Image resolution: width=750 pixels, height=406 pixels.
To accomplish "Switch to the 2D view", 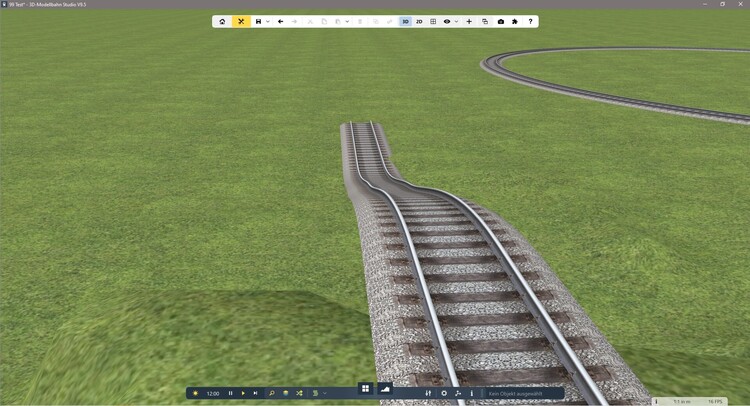I will pyautogui.click(x=419, y=21).
